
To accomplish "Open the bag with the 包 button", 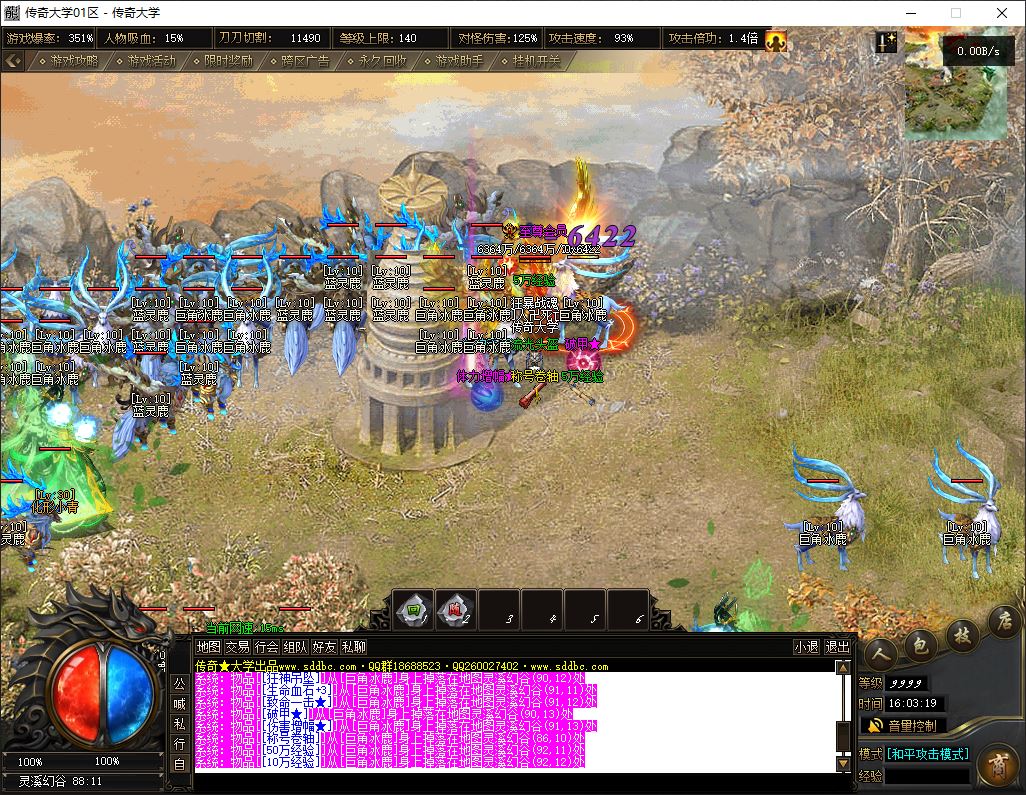I will click(921, 643).
